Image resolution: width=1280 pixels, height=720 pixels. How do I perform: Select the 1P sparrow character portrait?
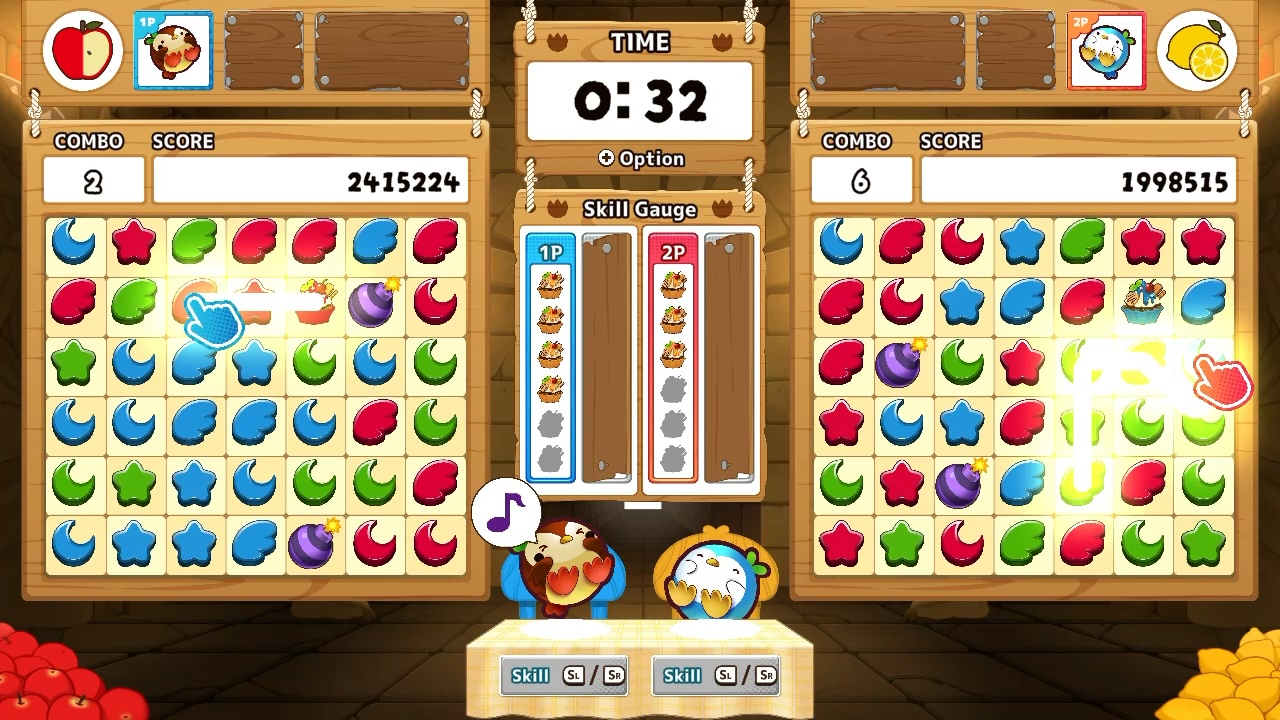pyautogui.click(x=172, y=50)
